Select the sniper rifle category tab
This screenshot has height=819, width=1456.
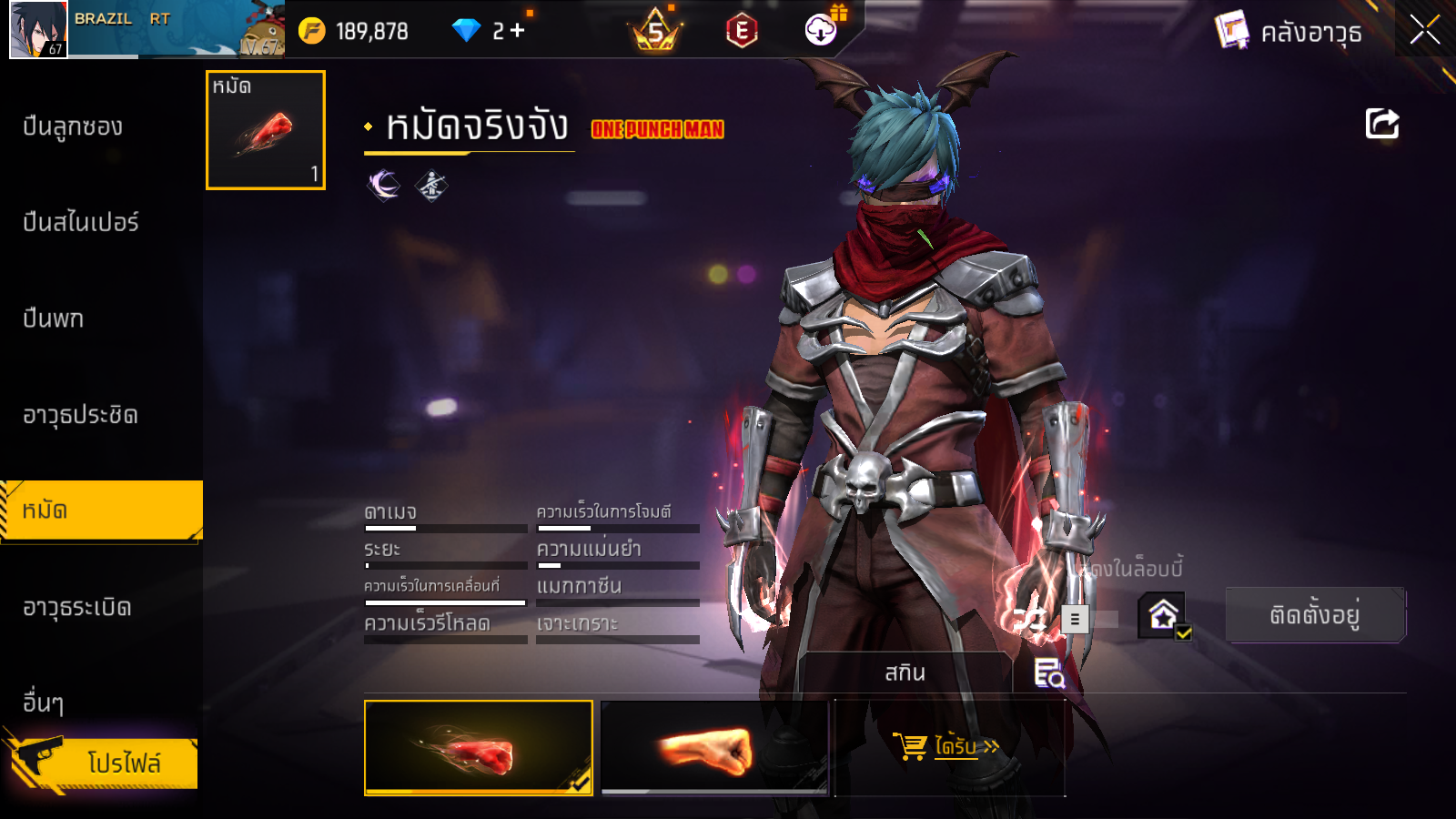[x=80, y=222]
